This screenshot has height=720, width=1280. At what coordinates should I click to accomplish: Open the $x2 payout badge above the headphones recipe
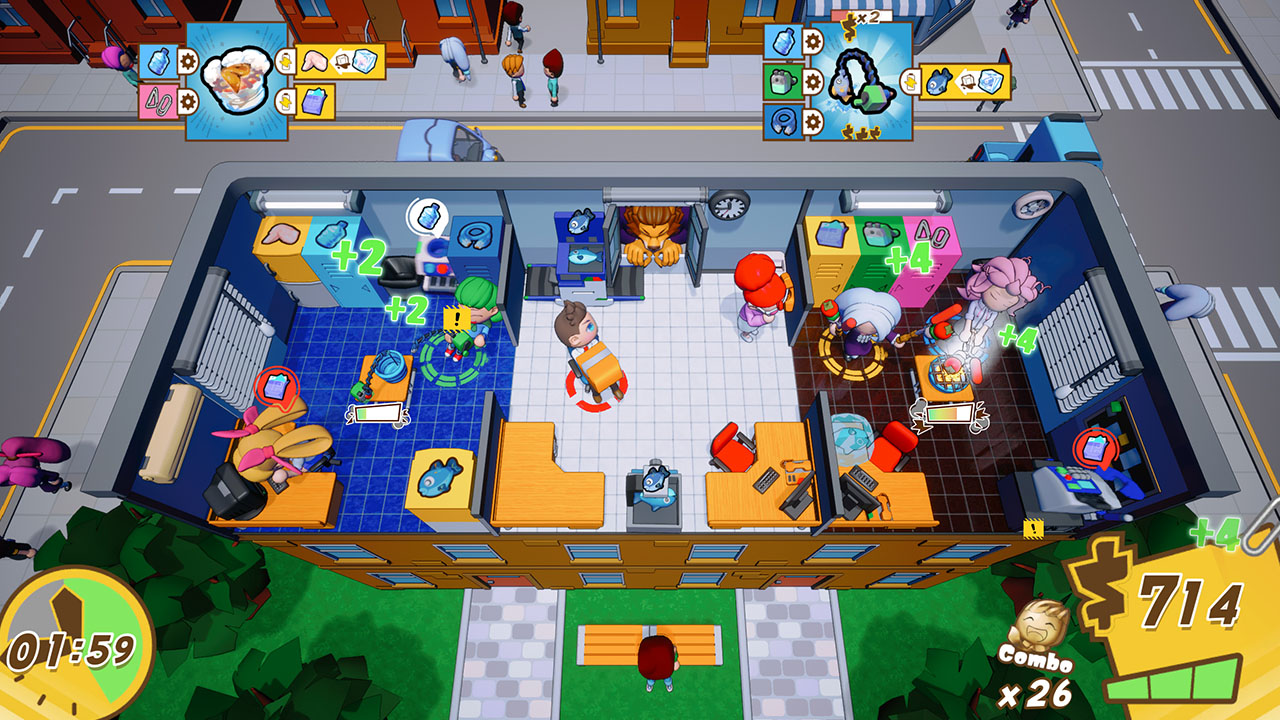coord(861,17)
